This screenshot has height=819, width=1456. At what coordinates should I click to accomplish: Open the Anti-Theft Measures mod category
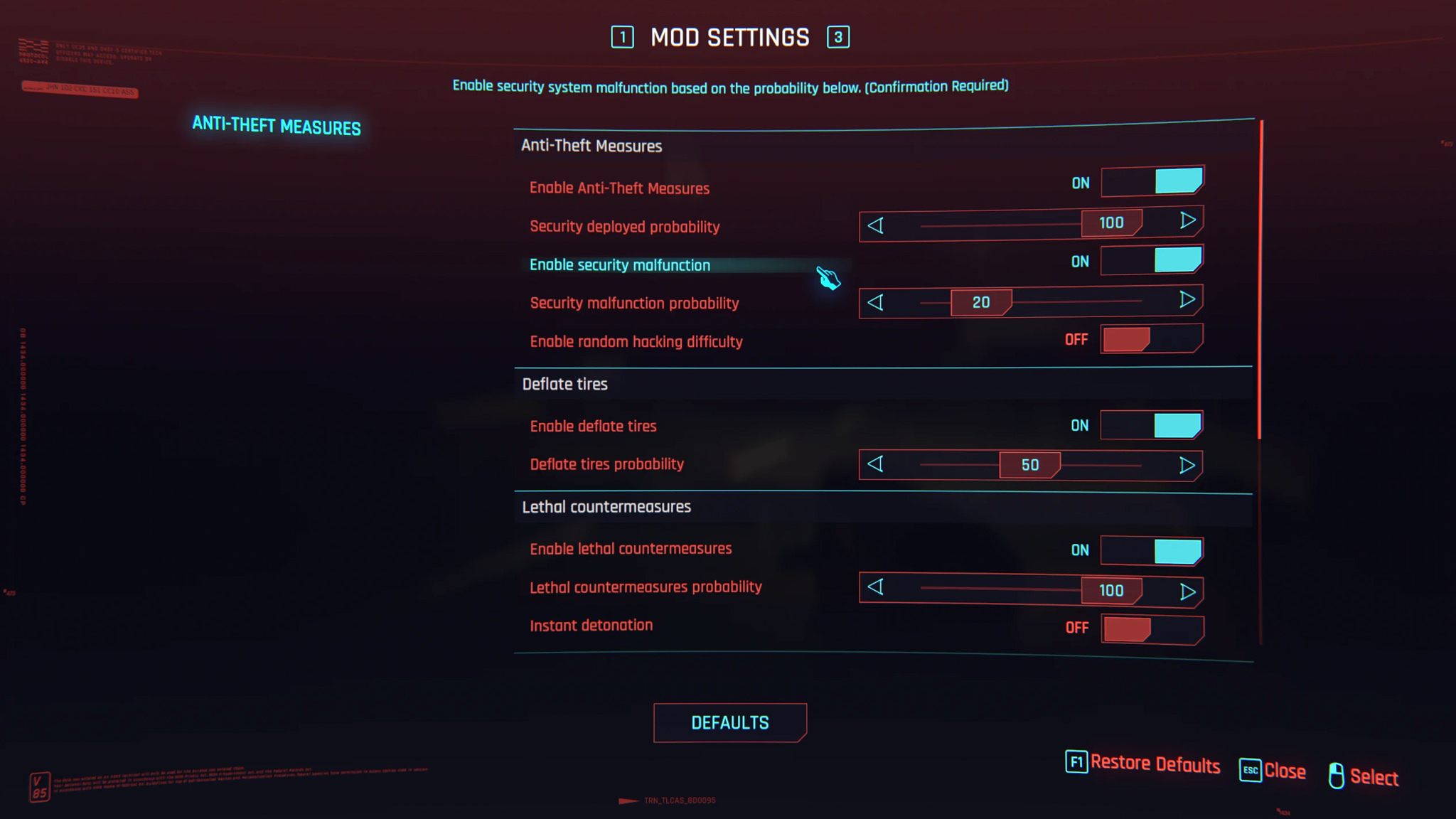click(x=277, y=126)
